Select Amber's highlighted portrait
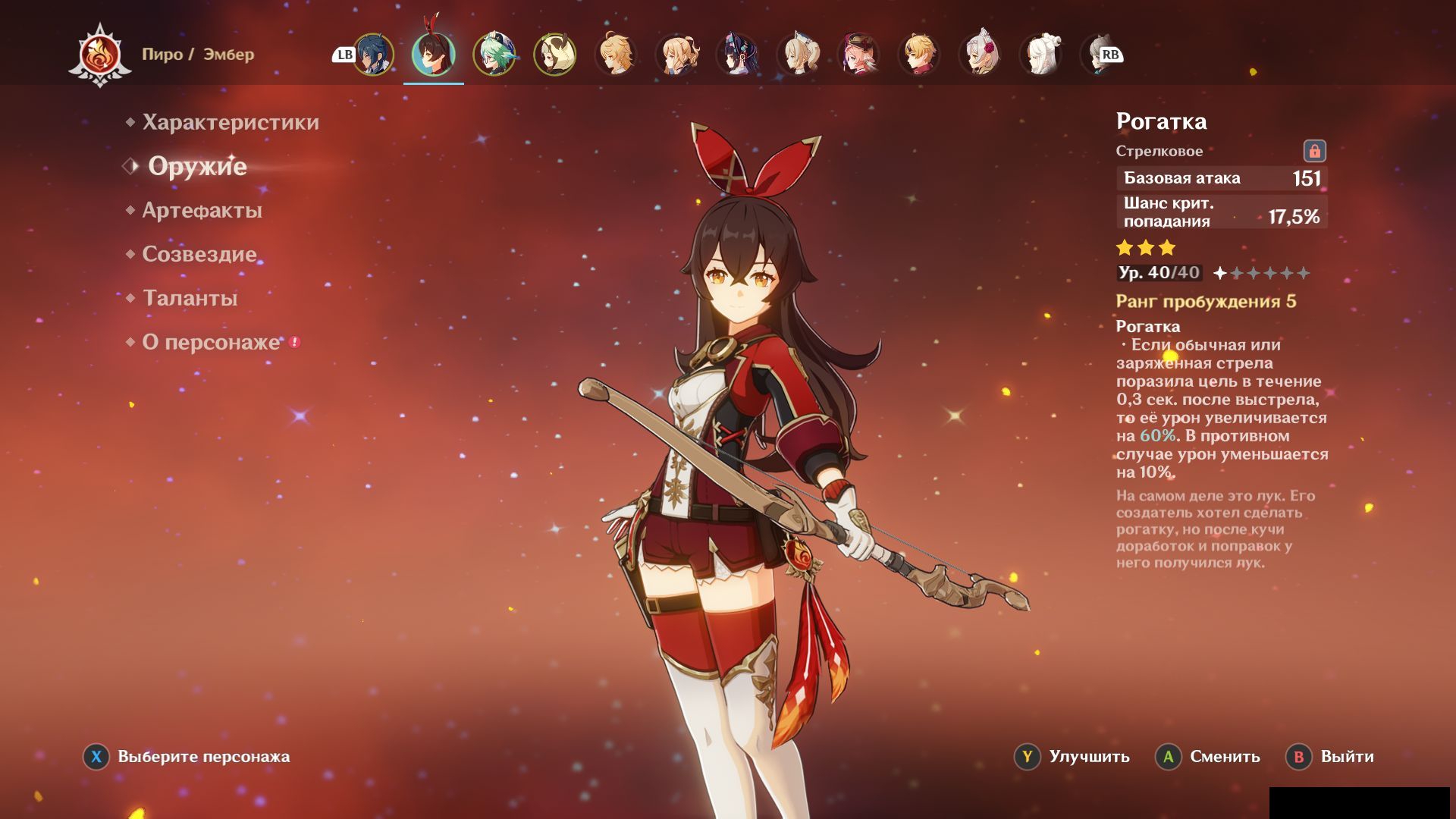The width and height of the screenshot is (1456, 819). 434,55
